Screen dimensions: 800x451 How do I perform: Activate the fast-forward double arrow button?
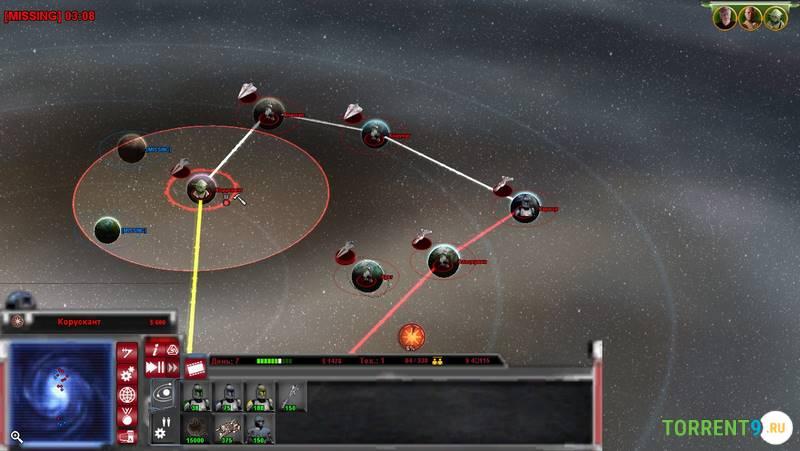coord(172,367)
